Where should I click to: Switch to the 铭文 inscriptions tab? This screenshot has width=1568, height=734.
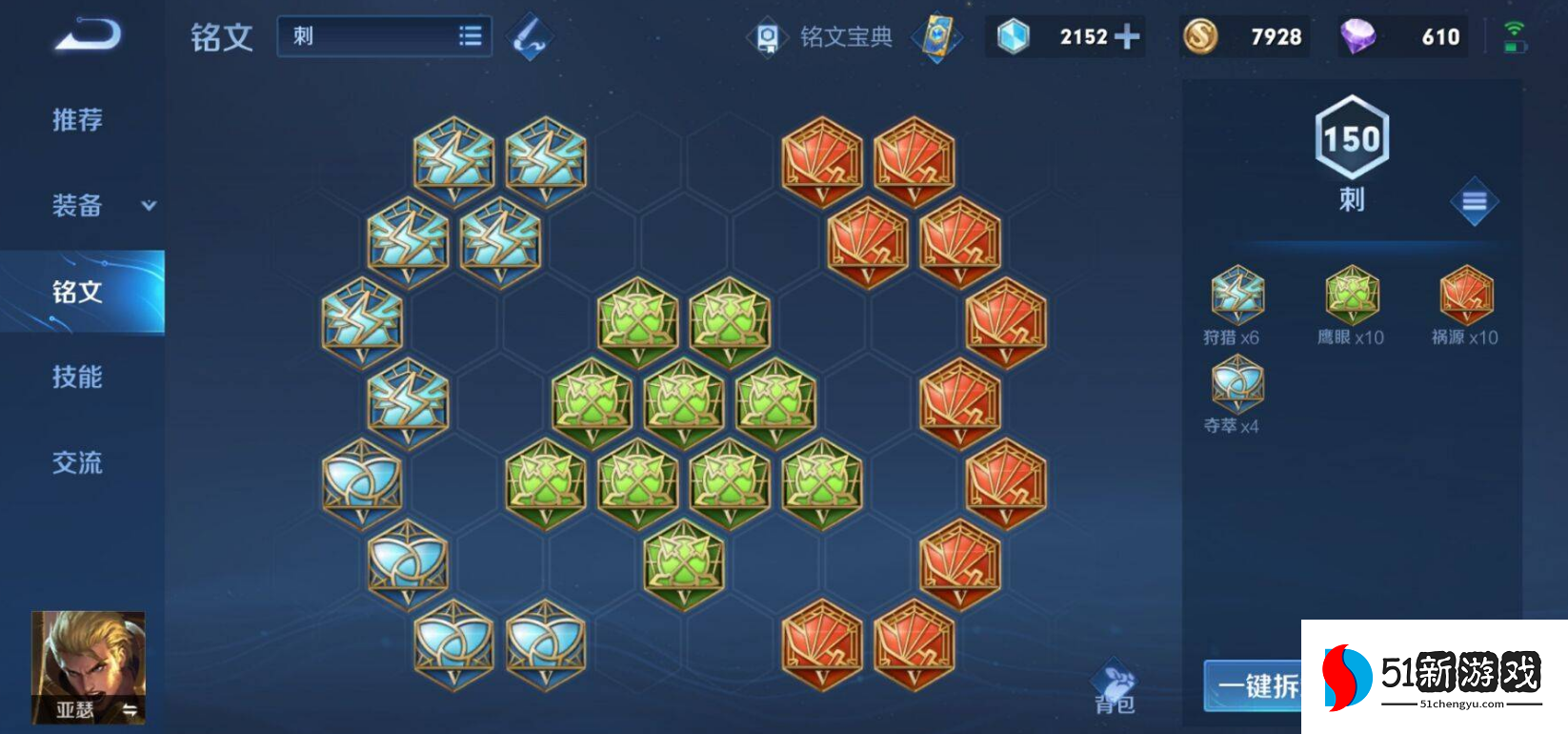pyautogui.click(x=78, y=292)
